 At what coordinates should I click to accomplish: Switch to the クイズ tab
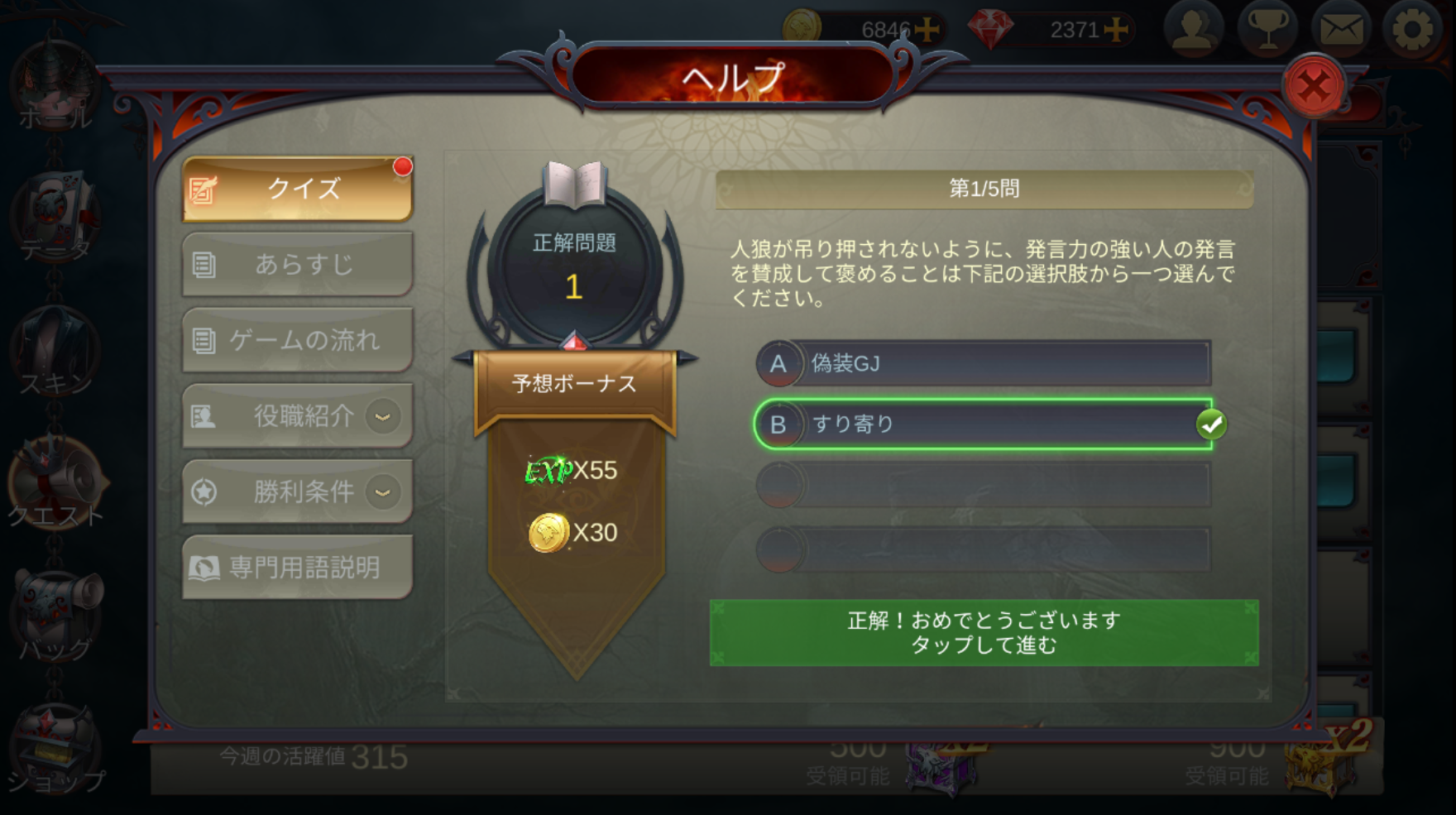[298, 189]
